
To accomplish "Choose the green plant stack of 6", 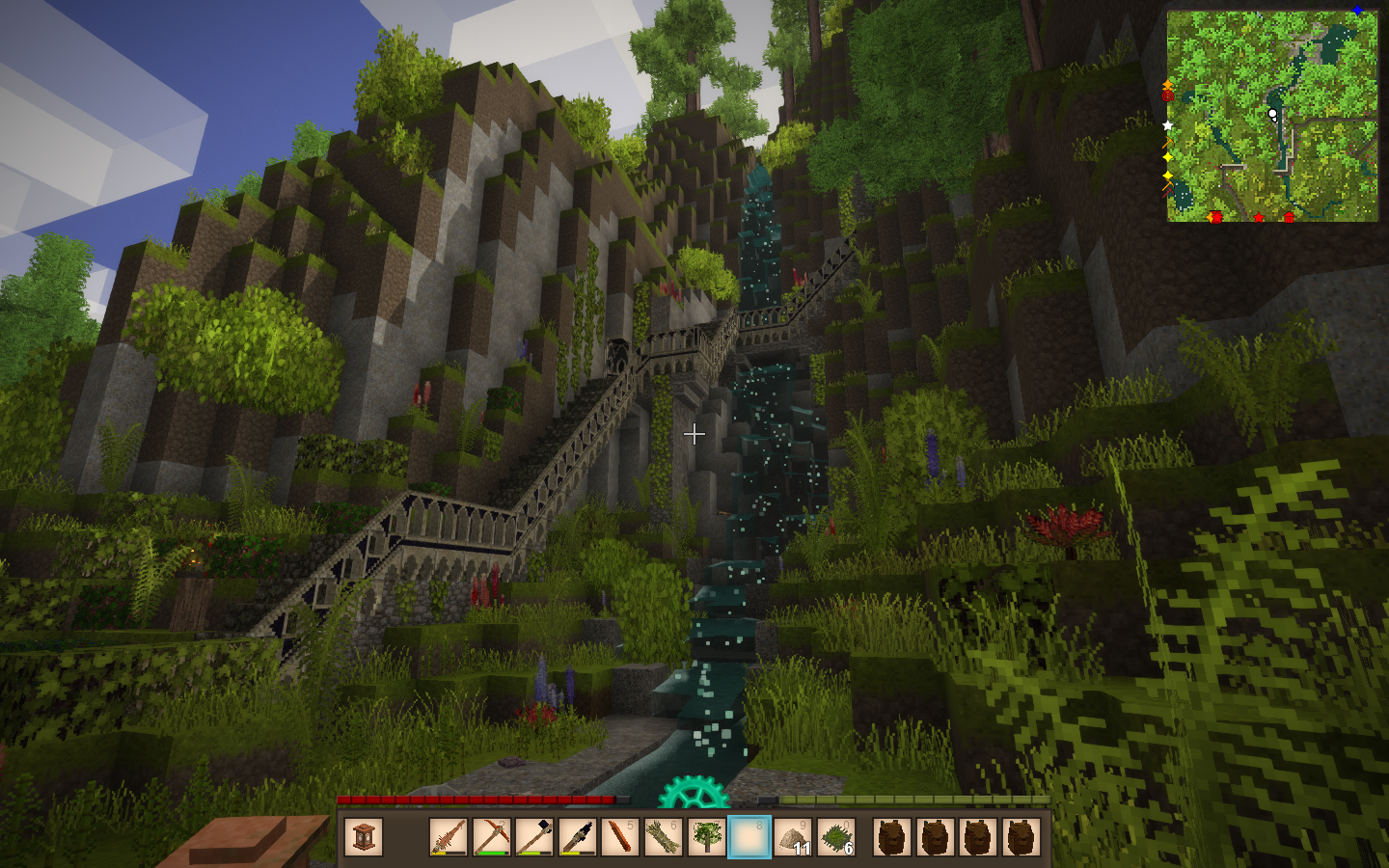I will (835, 837).
